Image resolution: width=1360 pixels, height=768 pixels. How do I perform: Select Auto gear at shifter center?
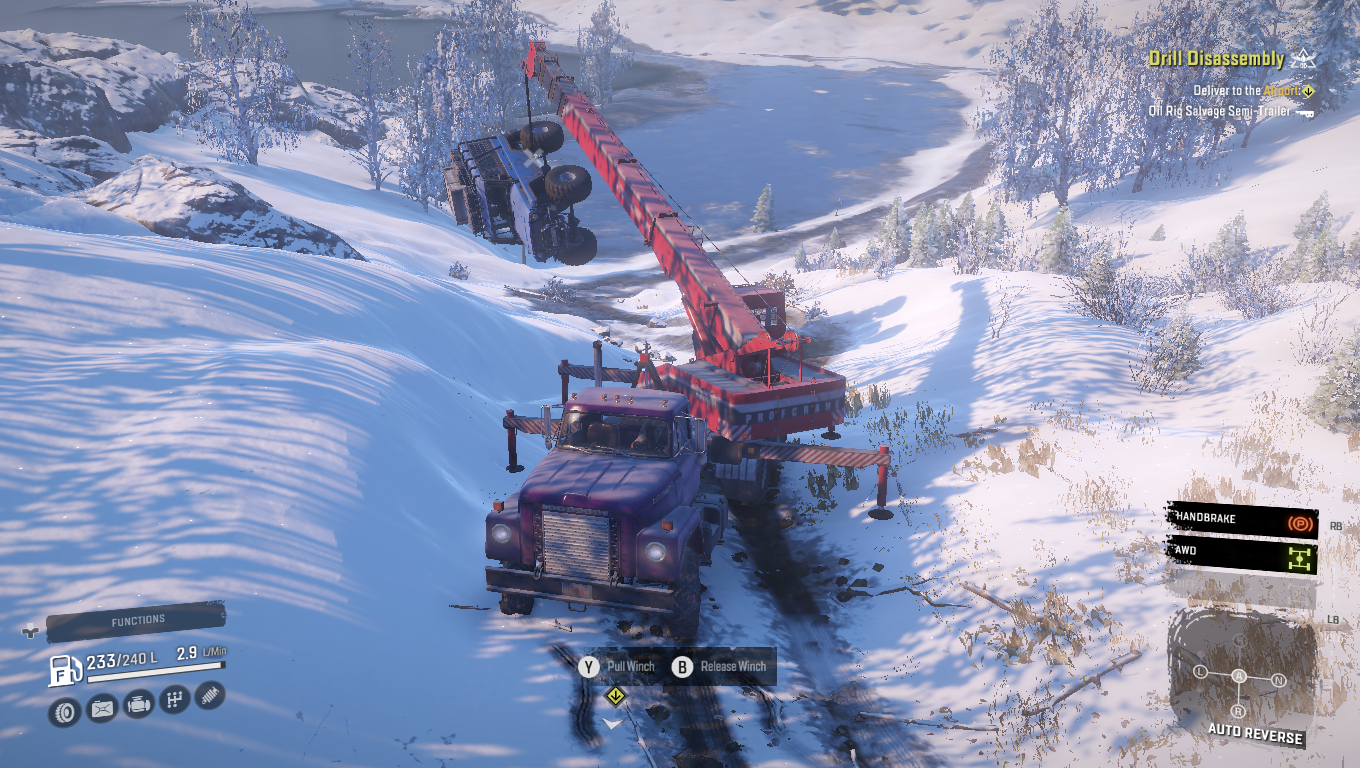[x=1239, y=677]
